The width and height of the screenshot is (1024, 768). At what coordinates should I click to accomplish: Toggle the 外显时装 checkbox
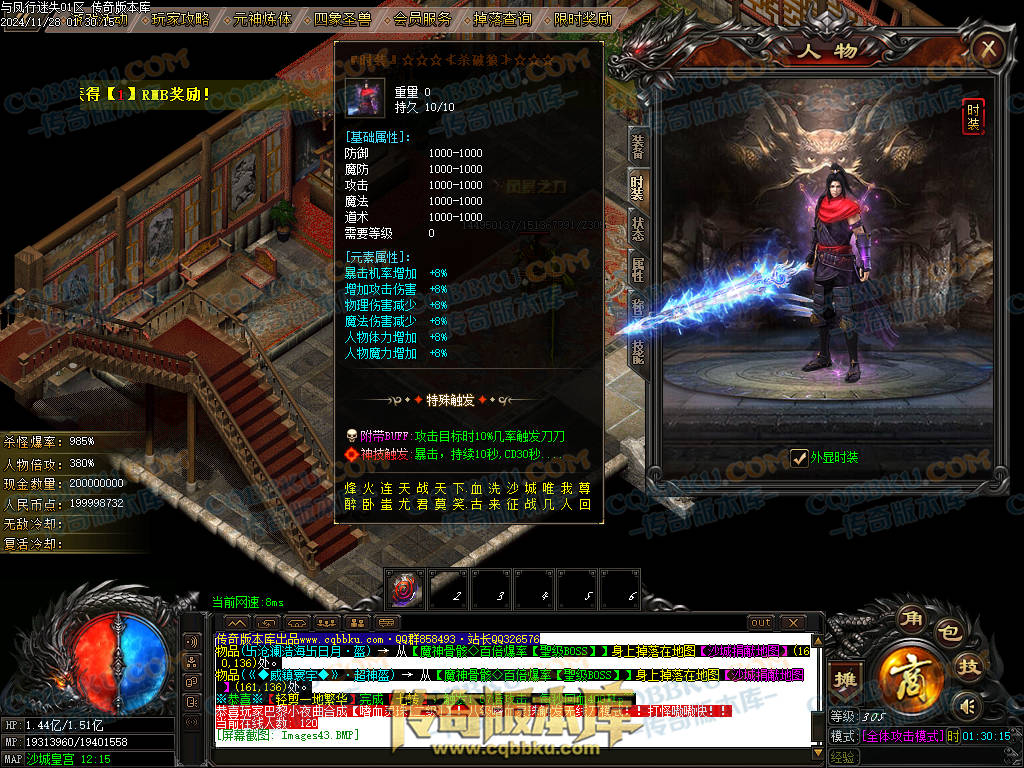799,458
